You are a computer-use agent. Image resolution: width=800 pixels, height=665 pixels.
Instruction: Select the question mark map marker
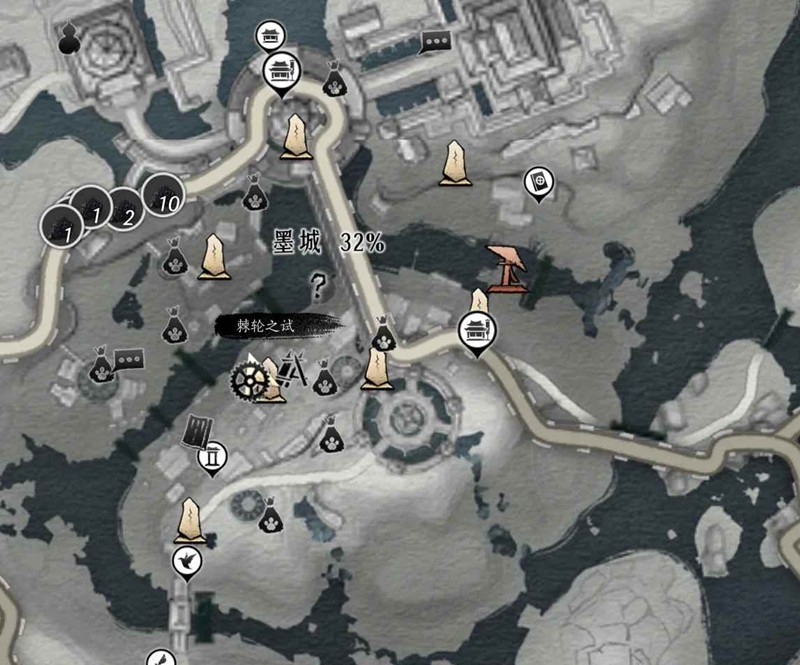[318, 288]
